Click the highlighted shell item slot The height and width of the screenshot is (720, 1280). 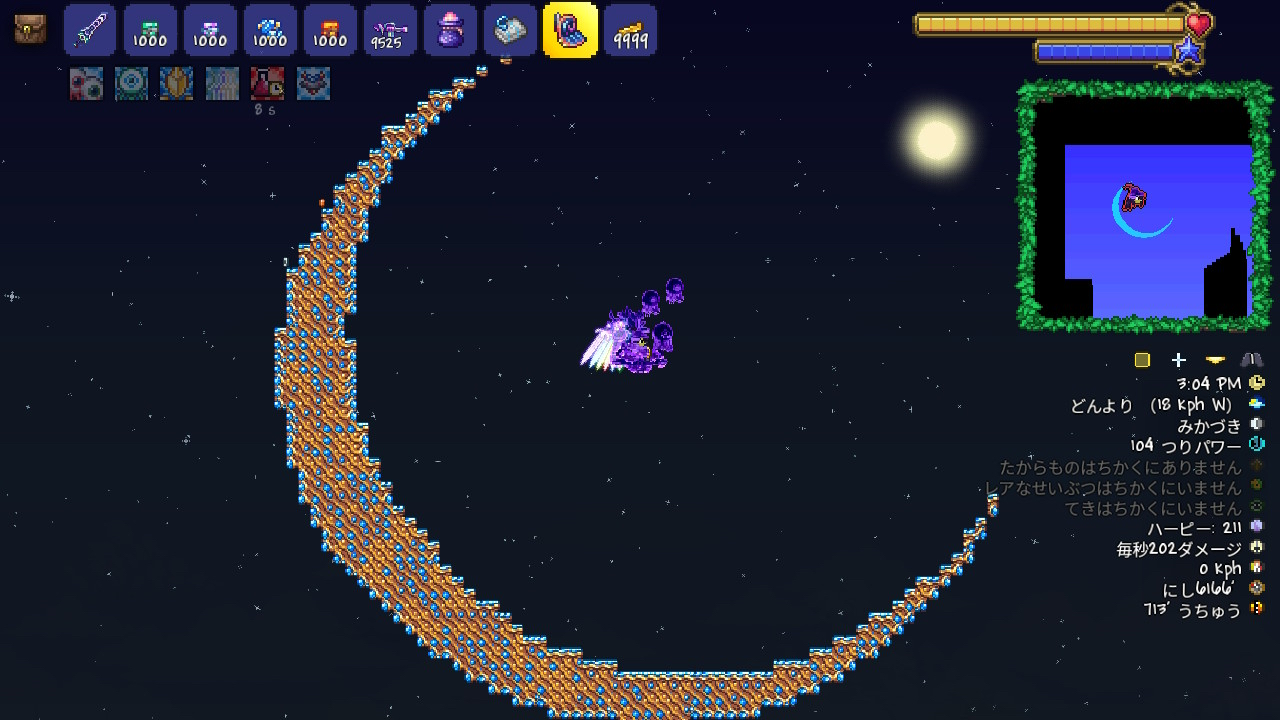pyautogui.click(x=570, y=30)
